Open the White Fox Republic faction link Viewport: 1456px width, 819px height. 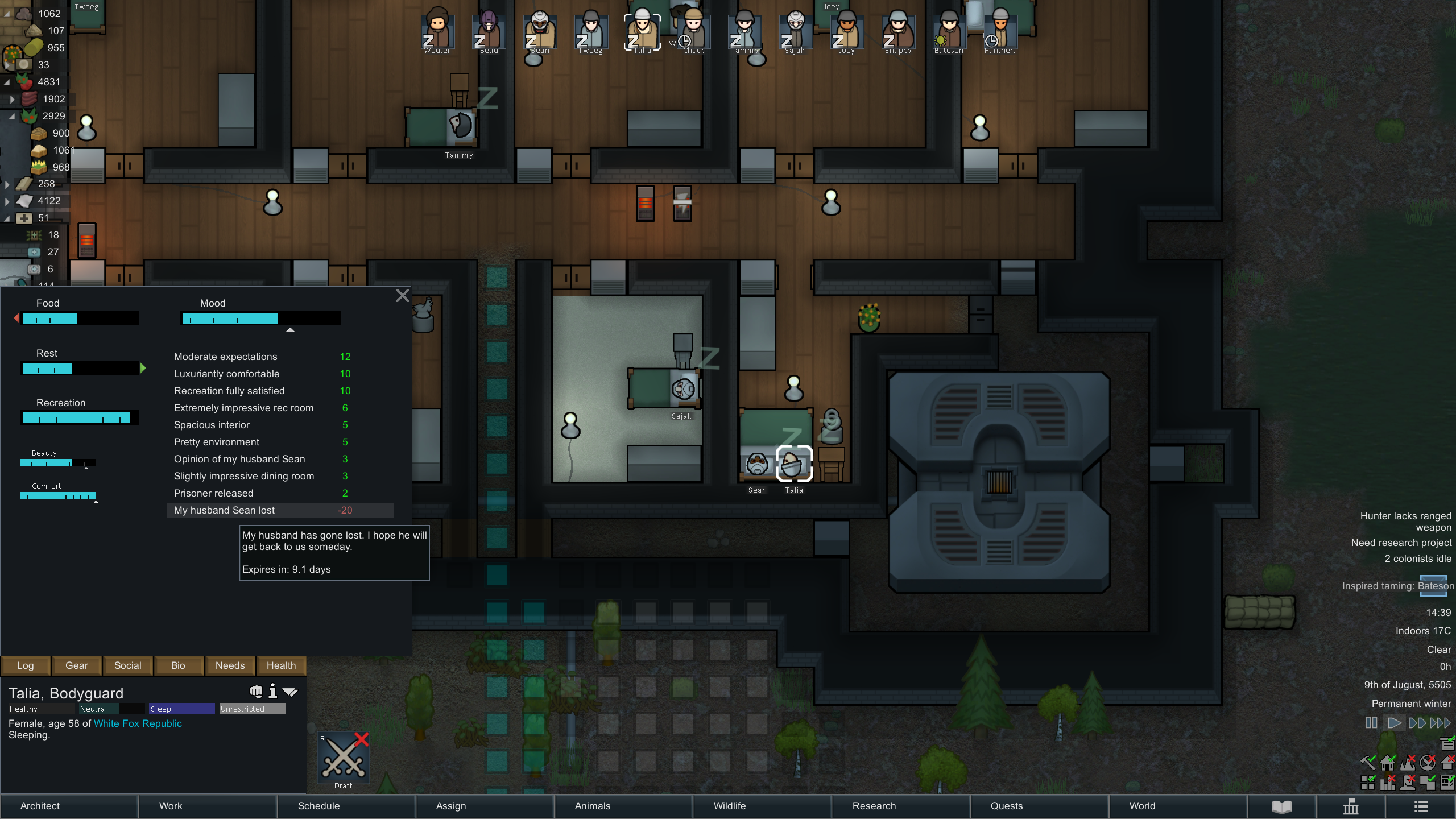pos(138,723)
